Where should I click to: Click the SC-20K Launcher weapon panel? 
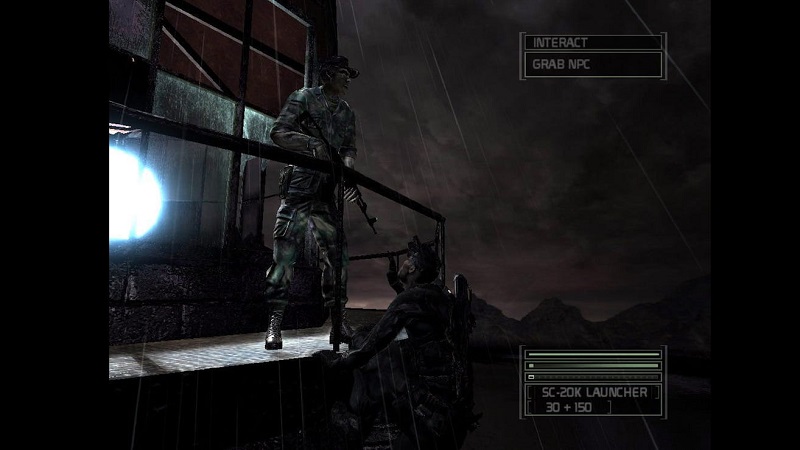coord(592,399)
